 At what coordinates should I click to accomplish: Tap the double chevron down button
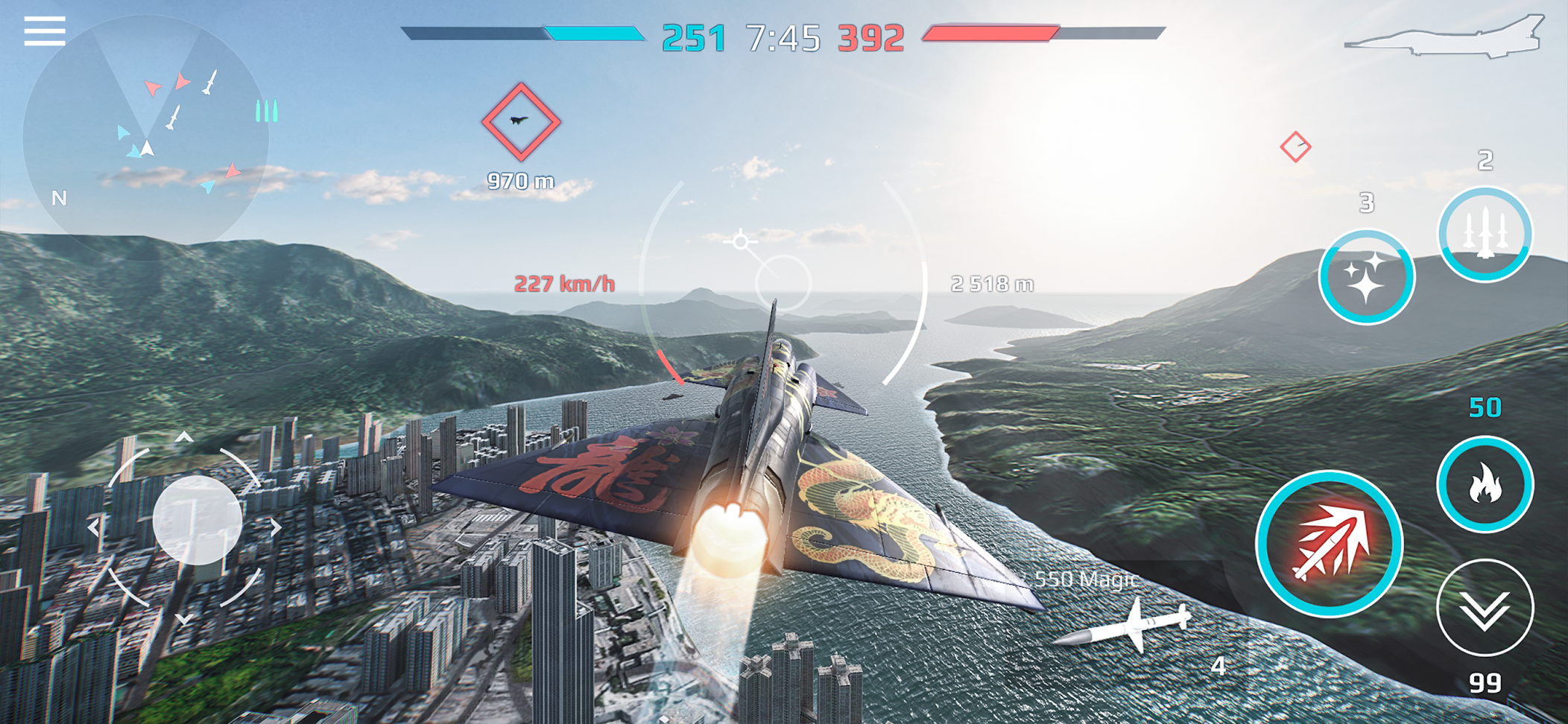pyautogui.click(x=1485, y=608)
